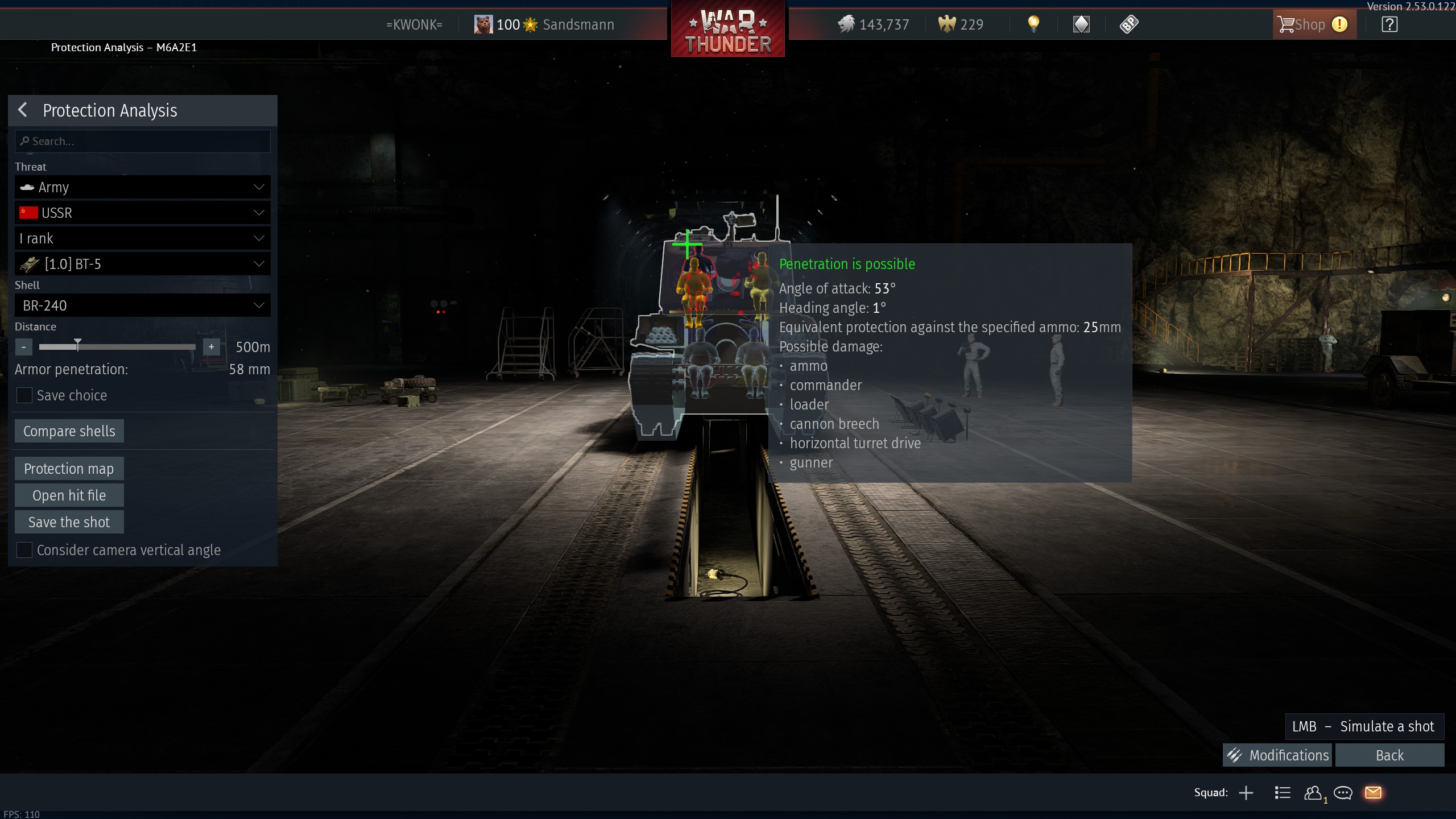Toggle the Save choice checkbox
The height and width of the screenshot is (819, 1456).
coord(24,395)
